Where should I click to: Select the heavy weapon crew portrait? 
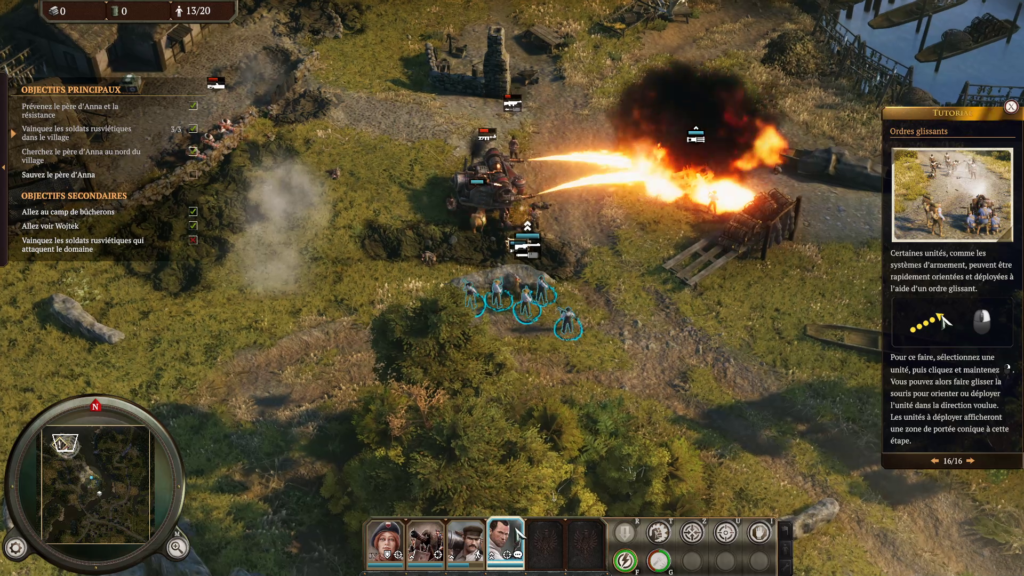click(425, 543)
